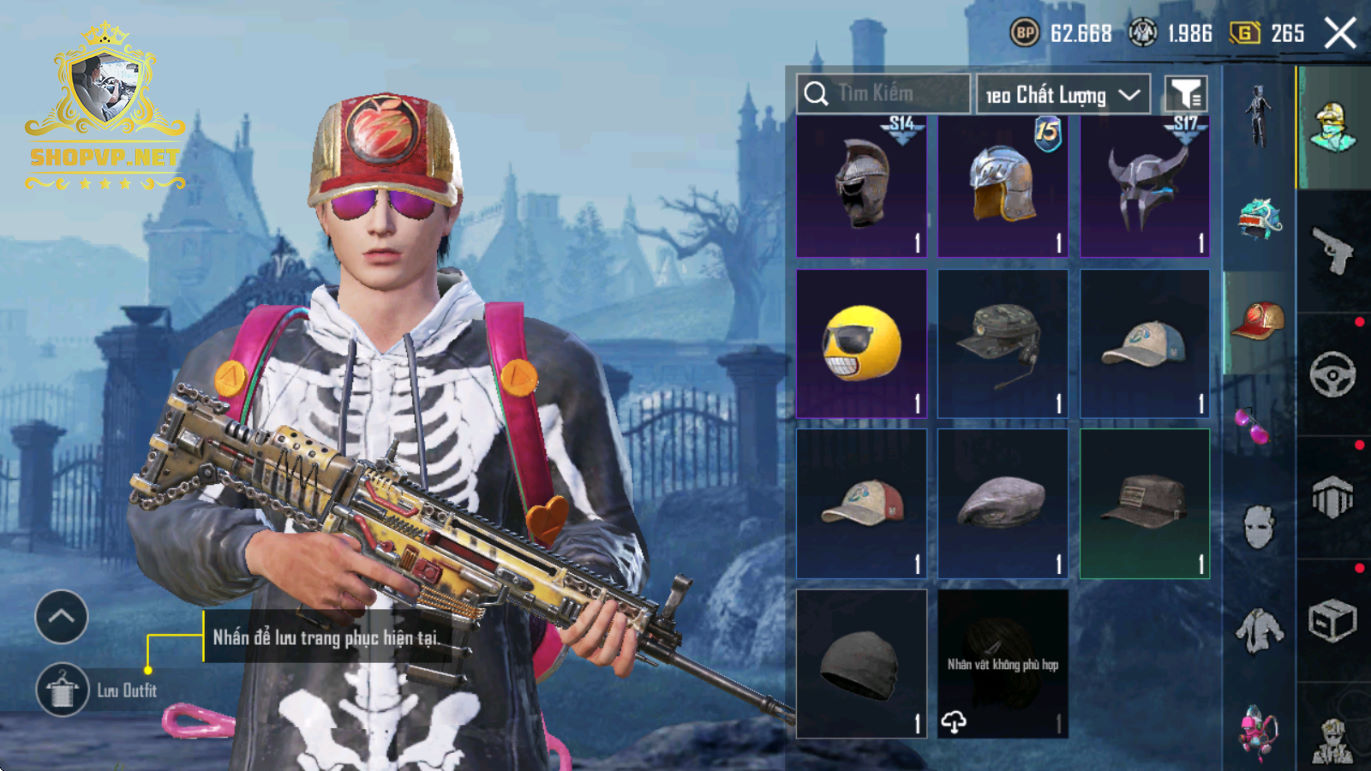Download the unavailable hair item
The image size is (1371, 771).
pos(955,722)
